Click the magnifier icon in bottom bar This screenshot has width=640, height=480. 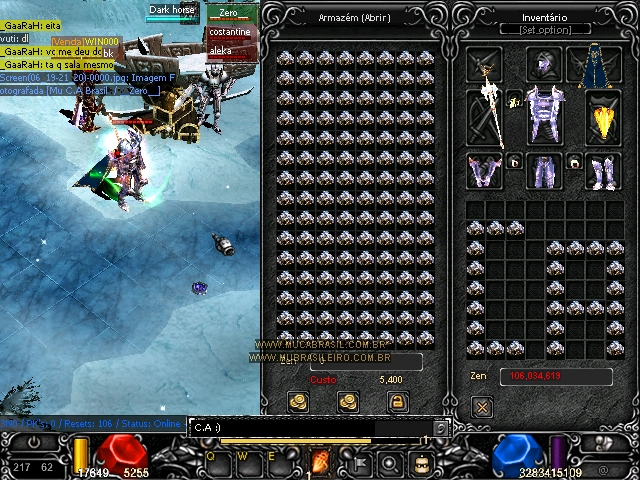tap(391, 464)
